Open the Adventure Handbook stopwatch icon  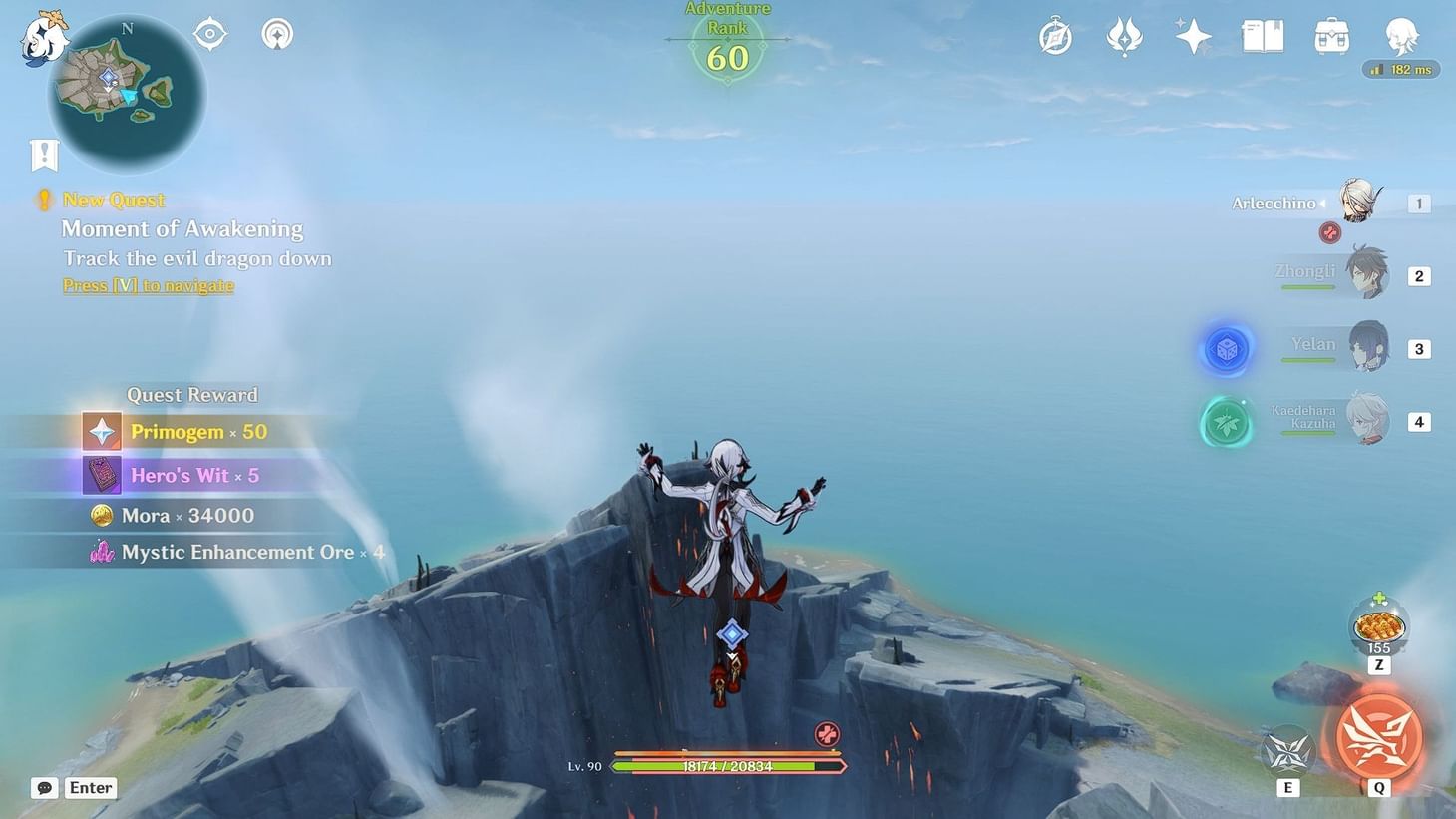tap(1055, 35)
